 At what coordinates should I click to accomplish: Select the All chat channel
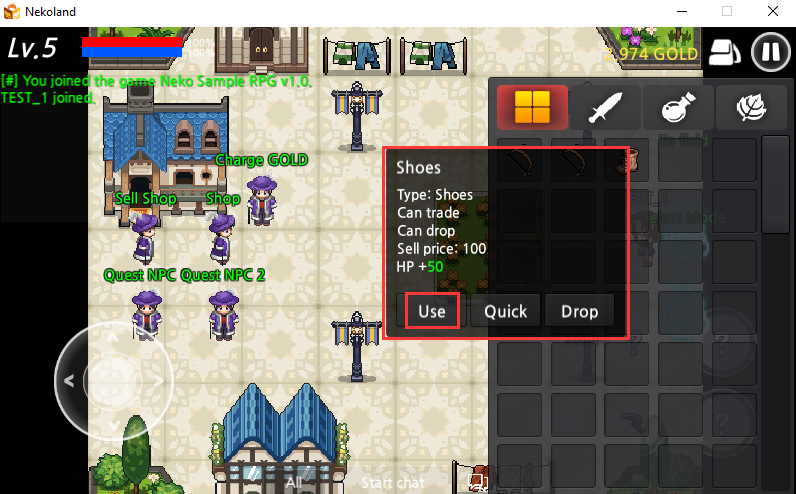293,482
